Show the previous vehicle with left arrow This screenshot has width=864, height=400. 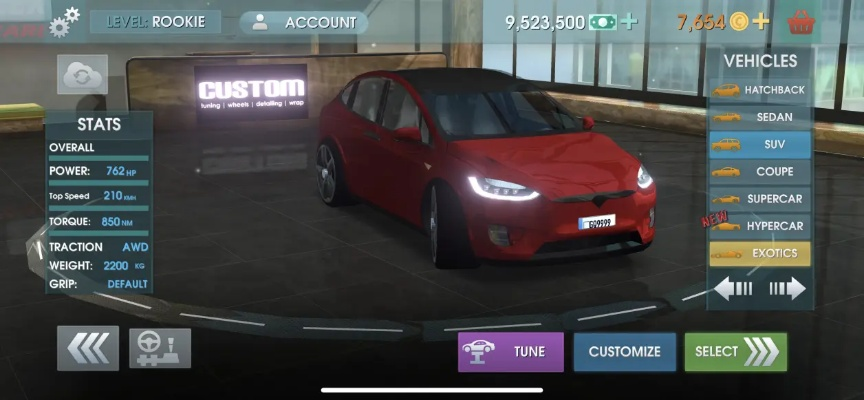point(733,289)
